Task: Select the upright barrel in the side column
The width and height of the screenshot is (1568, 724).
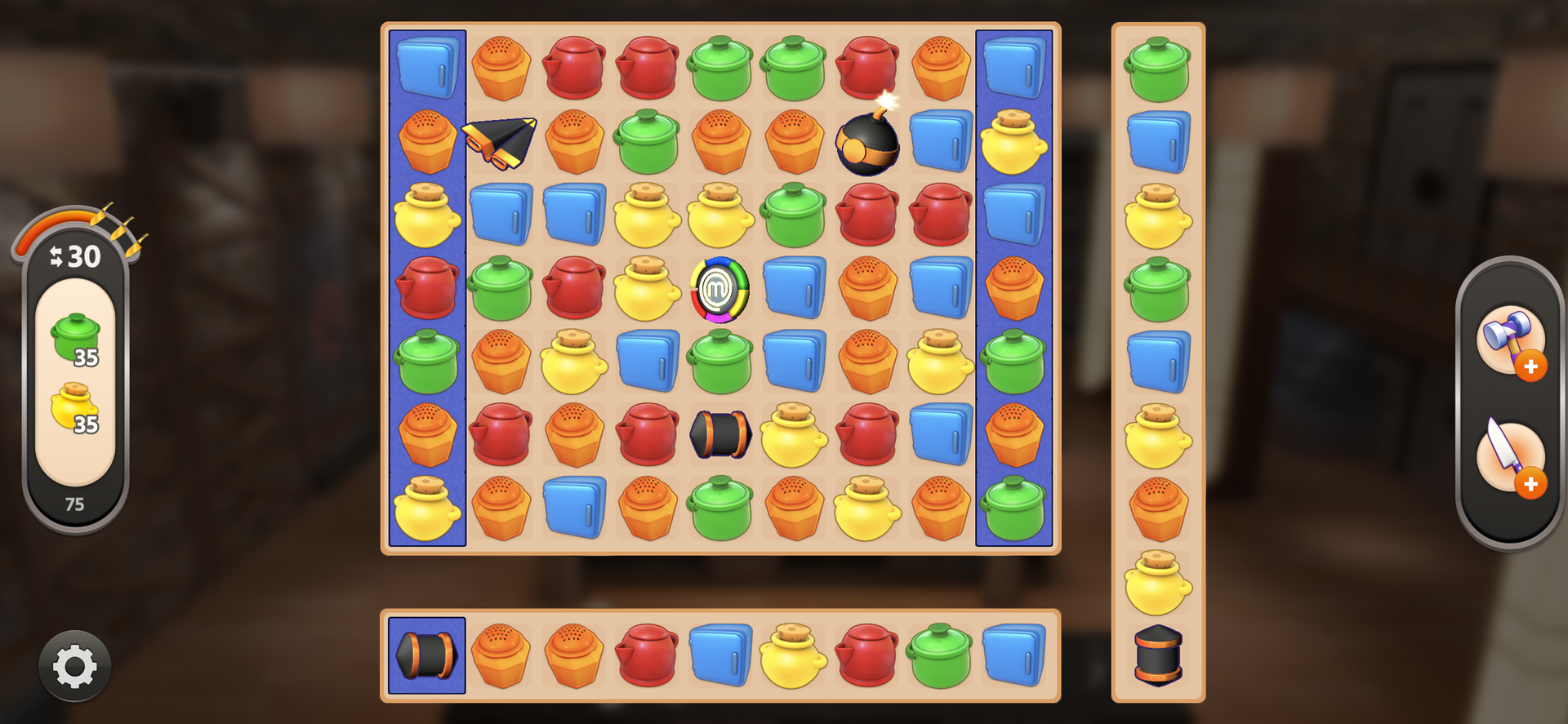Action: 1158,655
